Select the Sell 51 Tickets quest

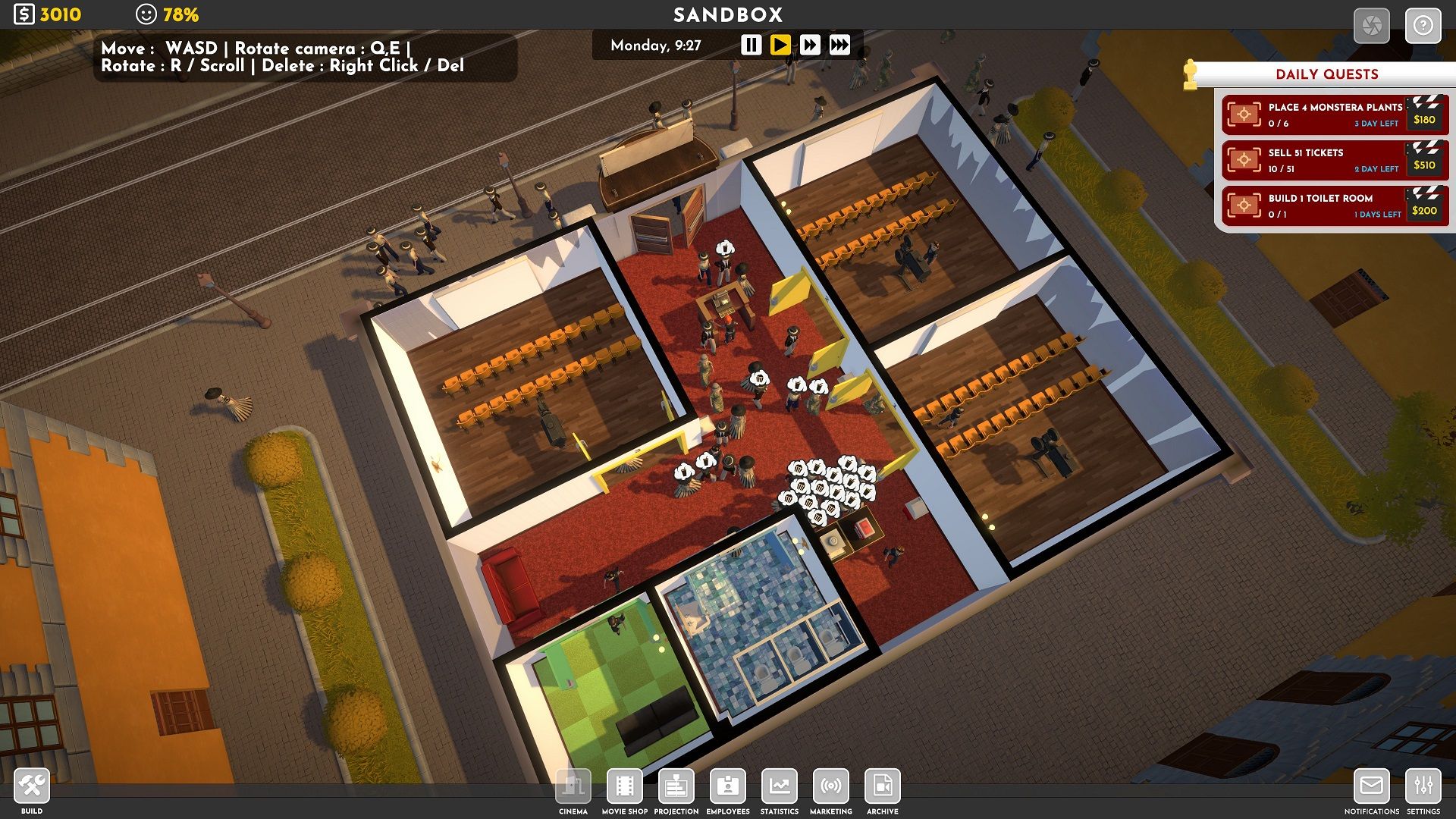pyautogui.click(x=1335, y=160)
